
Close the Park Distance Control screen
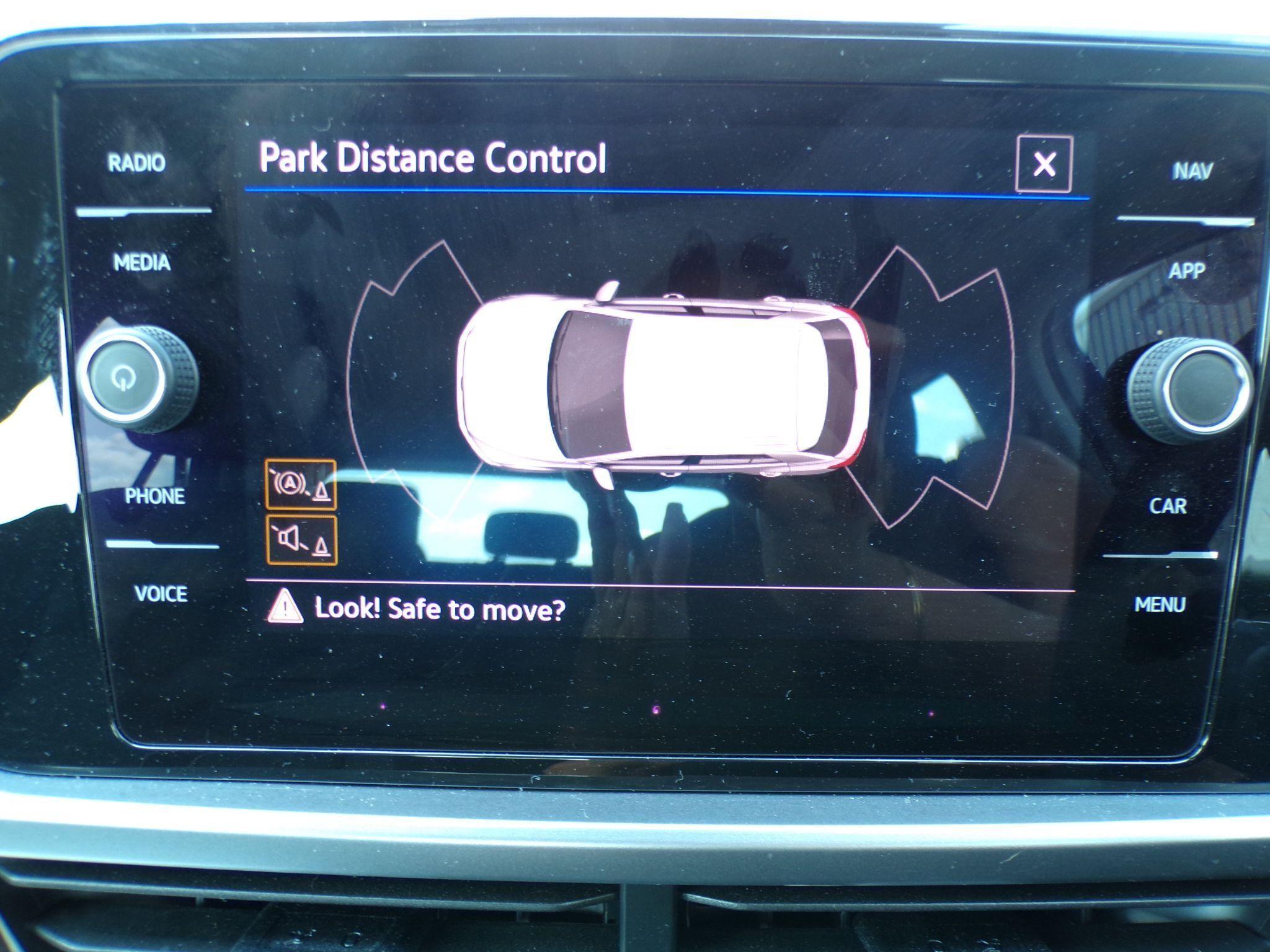click(x=1044, y=164)
